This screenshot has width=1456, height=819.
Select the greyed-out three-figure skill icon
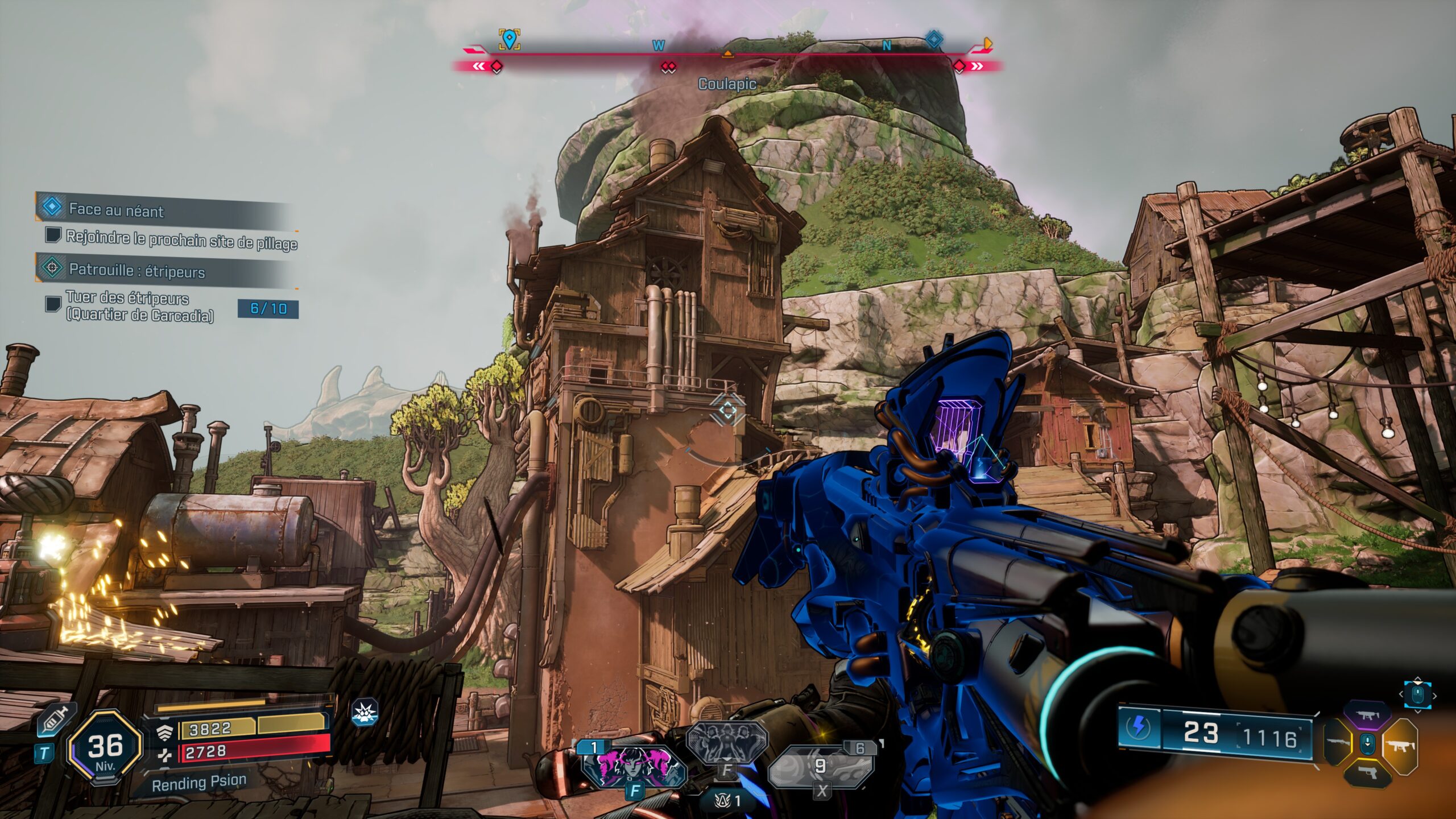tap(727, 742)
